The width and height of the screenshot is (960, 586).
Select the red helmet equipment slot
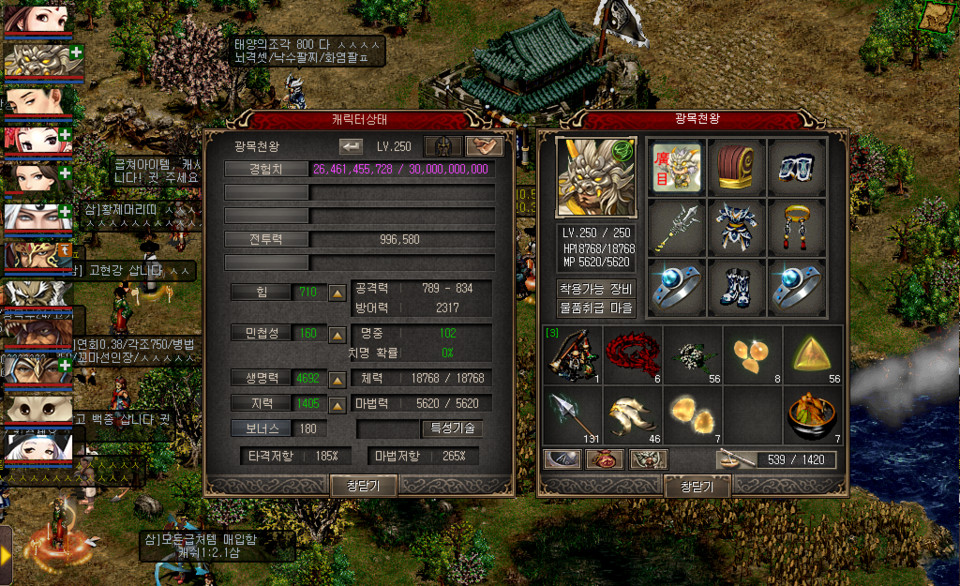click(x=736, y=167)
